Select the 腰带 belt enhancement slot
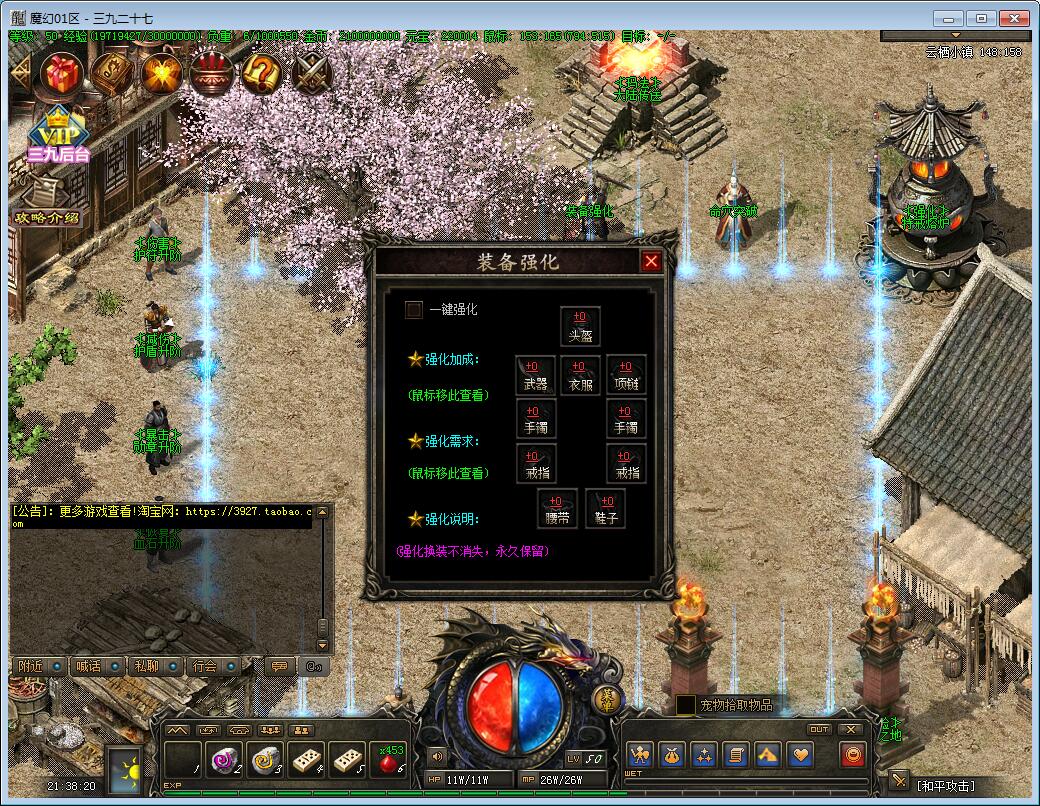The height and width of the screenshot is (806, 1040). 557,509
